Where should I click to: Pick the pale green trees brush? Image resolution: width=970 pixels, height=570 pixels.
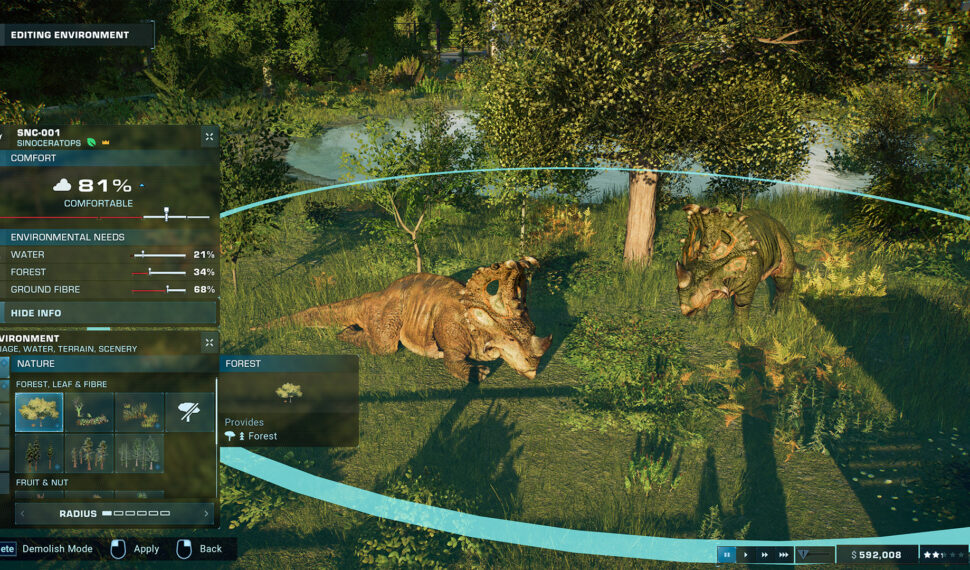click(139, 453)
